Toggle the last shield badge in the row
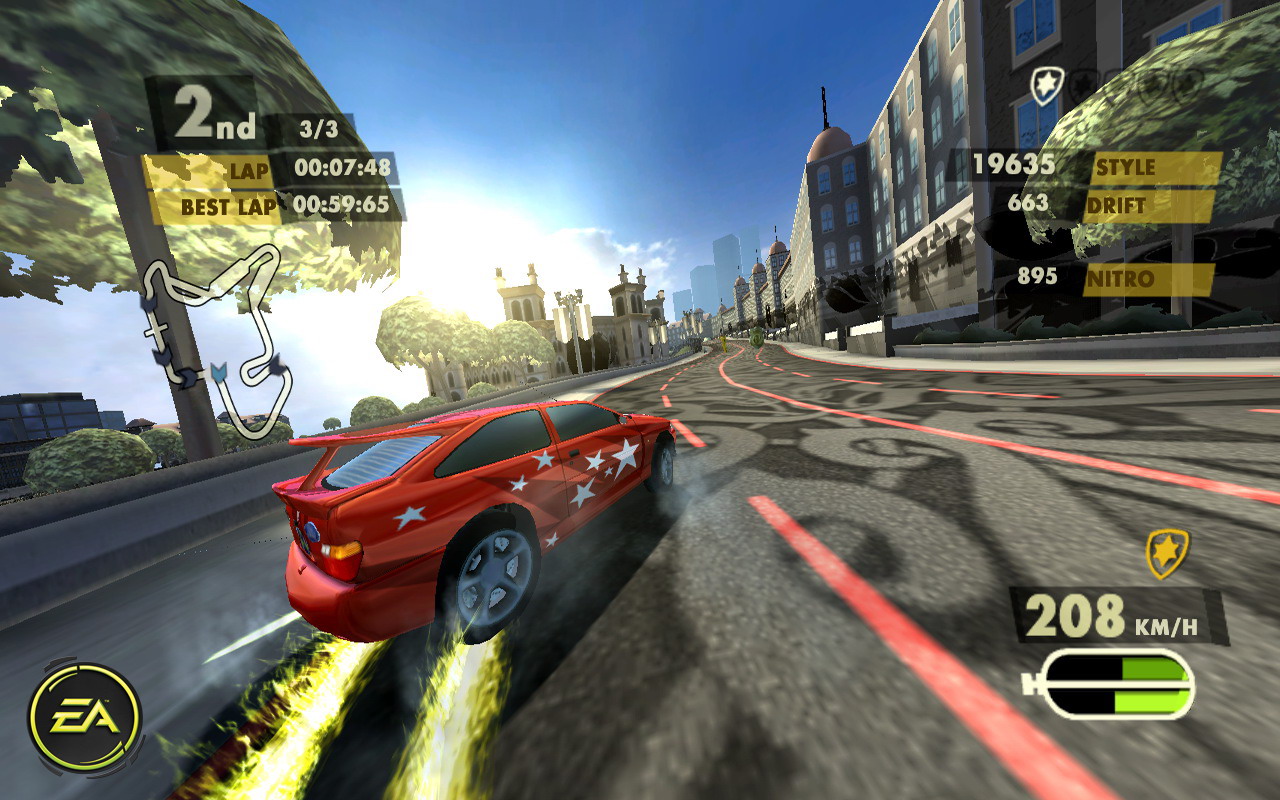This screenshot has width=1280, height=800. coord(1185,83)
